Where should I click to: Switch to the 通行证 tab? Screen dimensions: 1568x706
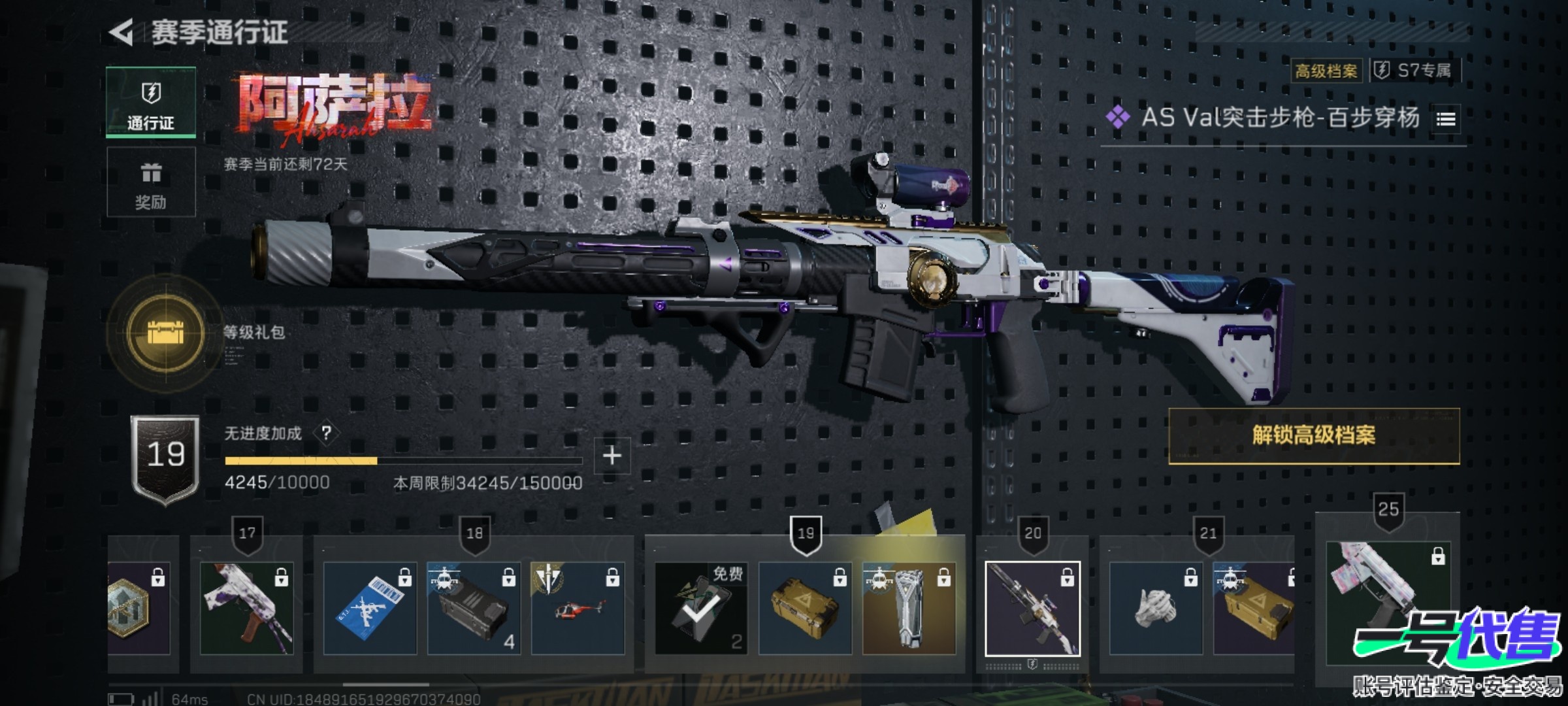(151, 103)
